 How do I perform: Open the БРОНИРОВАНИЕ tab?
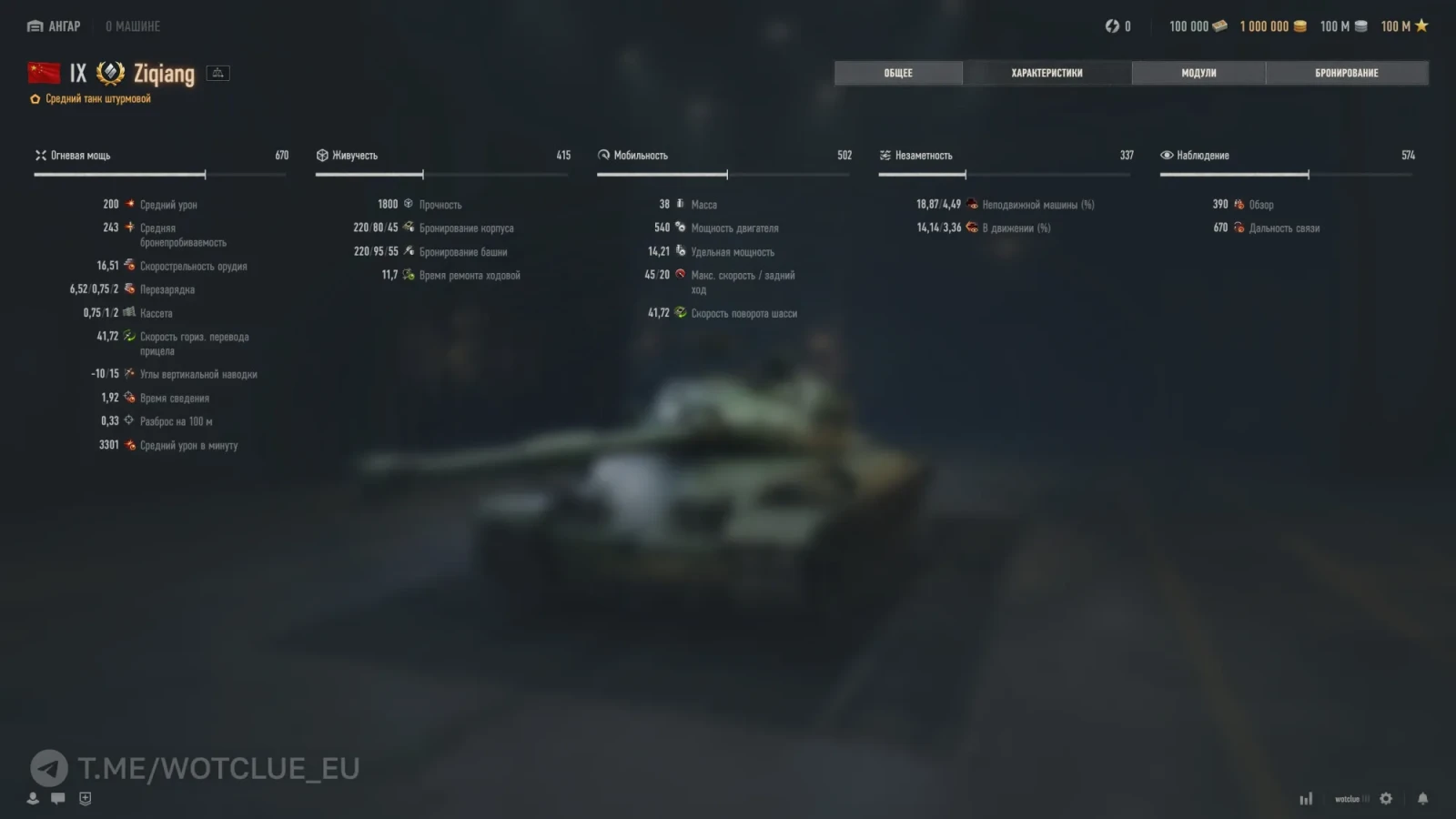pos(1346,72)
